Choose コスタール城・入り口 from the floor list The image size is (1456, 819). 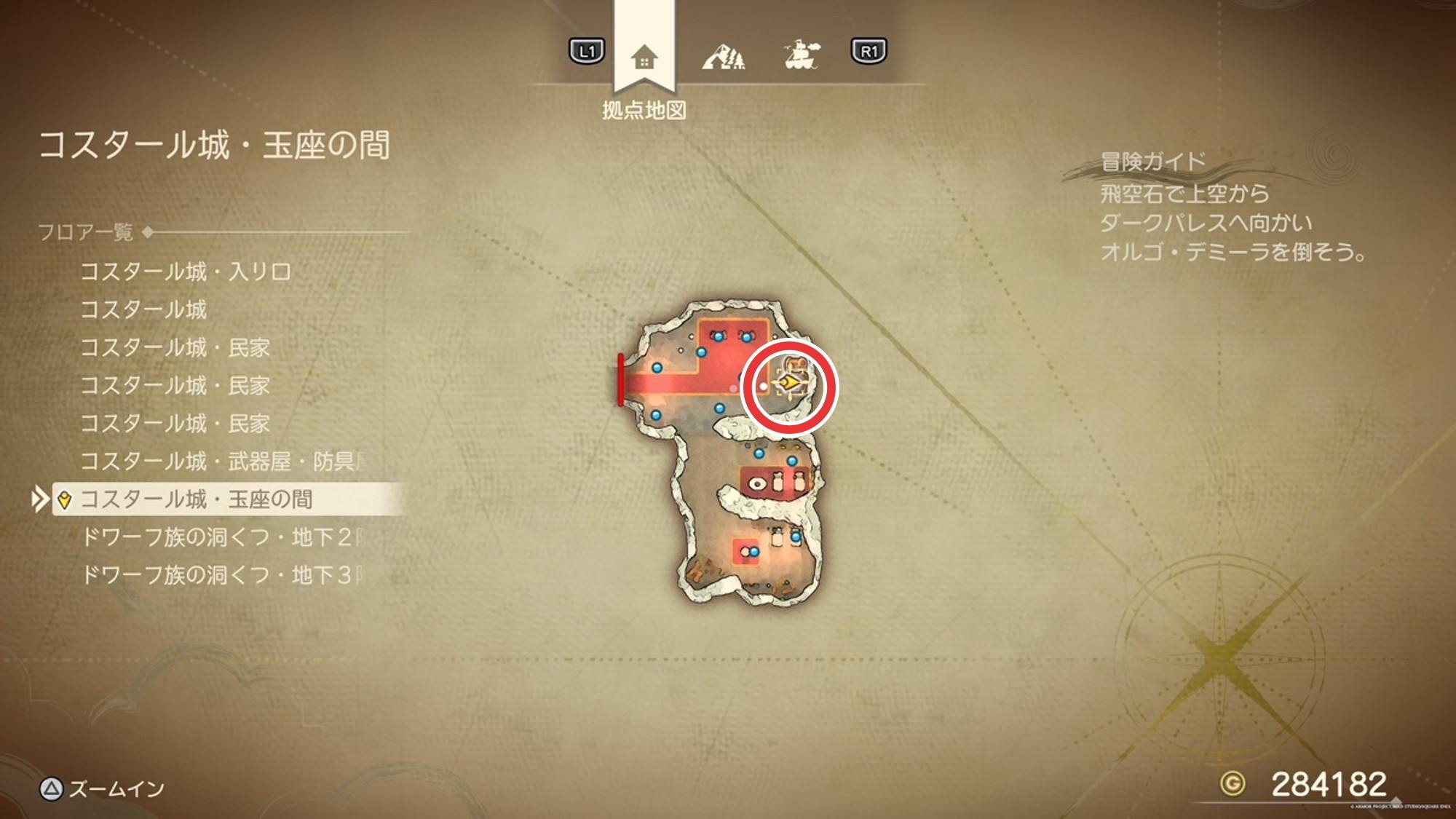[186, 272]
